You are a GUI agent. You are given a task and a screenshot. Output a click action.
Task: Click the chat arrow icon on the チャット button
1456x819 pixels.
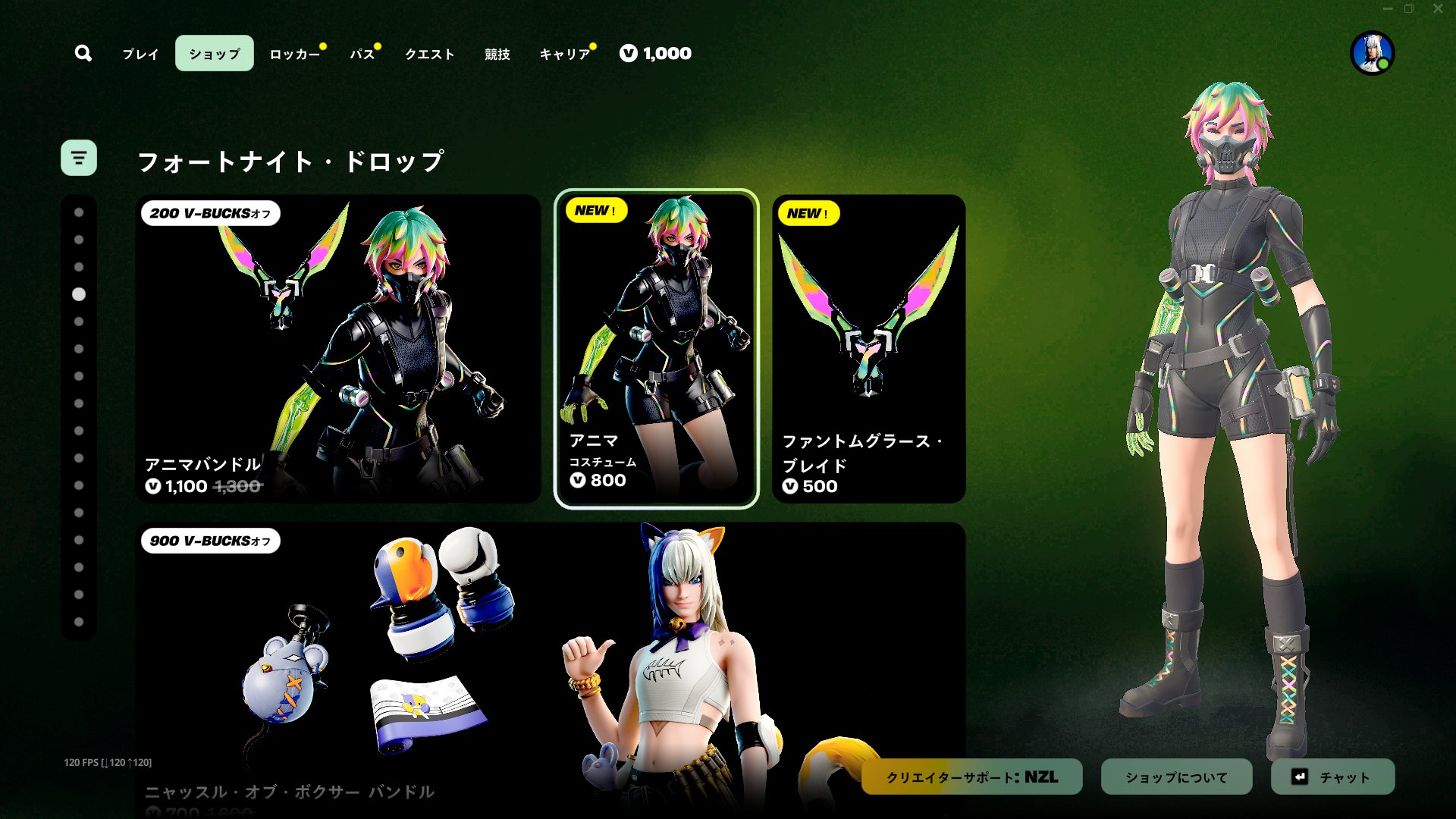[x=1299, y=777]
